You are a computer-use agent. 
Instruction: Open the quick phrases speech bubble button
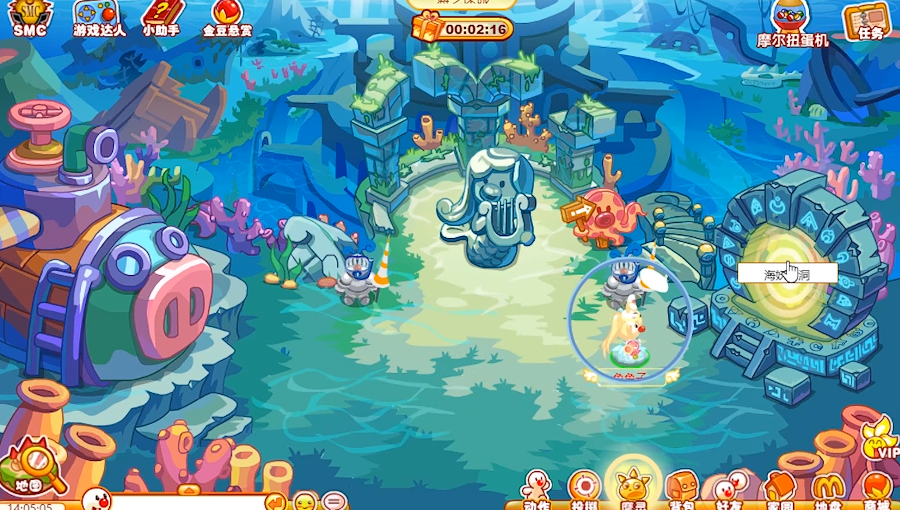click(334, 501)
